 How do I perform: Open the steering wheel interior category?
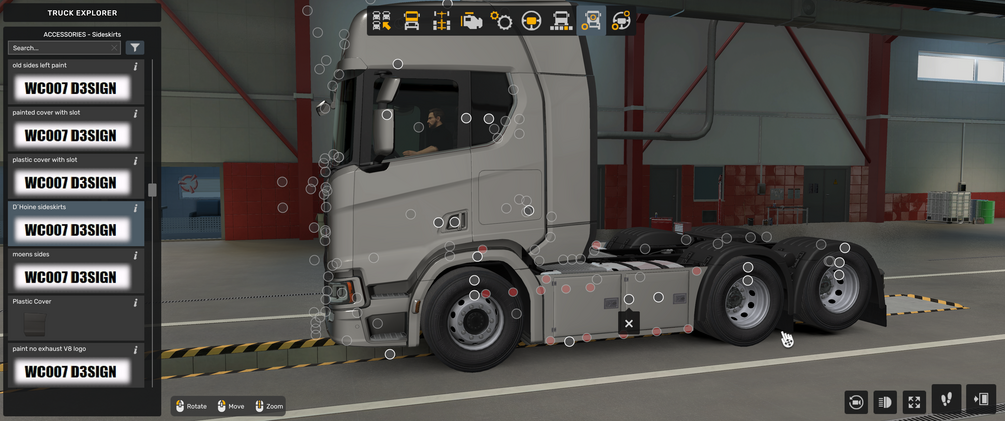pyautogui.click(x=531, y=19)
